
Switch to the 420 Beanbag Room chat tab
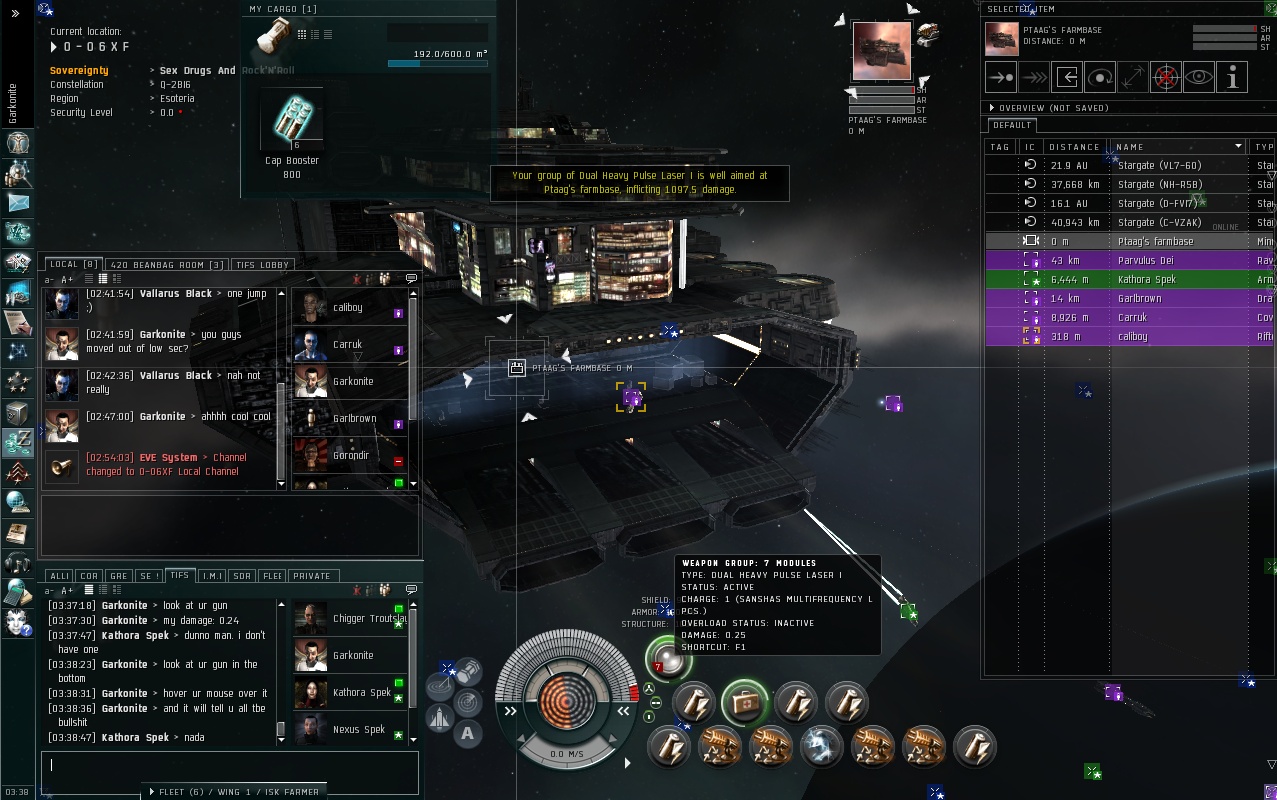(x=167, y=265)
